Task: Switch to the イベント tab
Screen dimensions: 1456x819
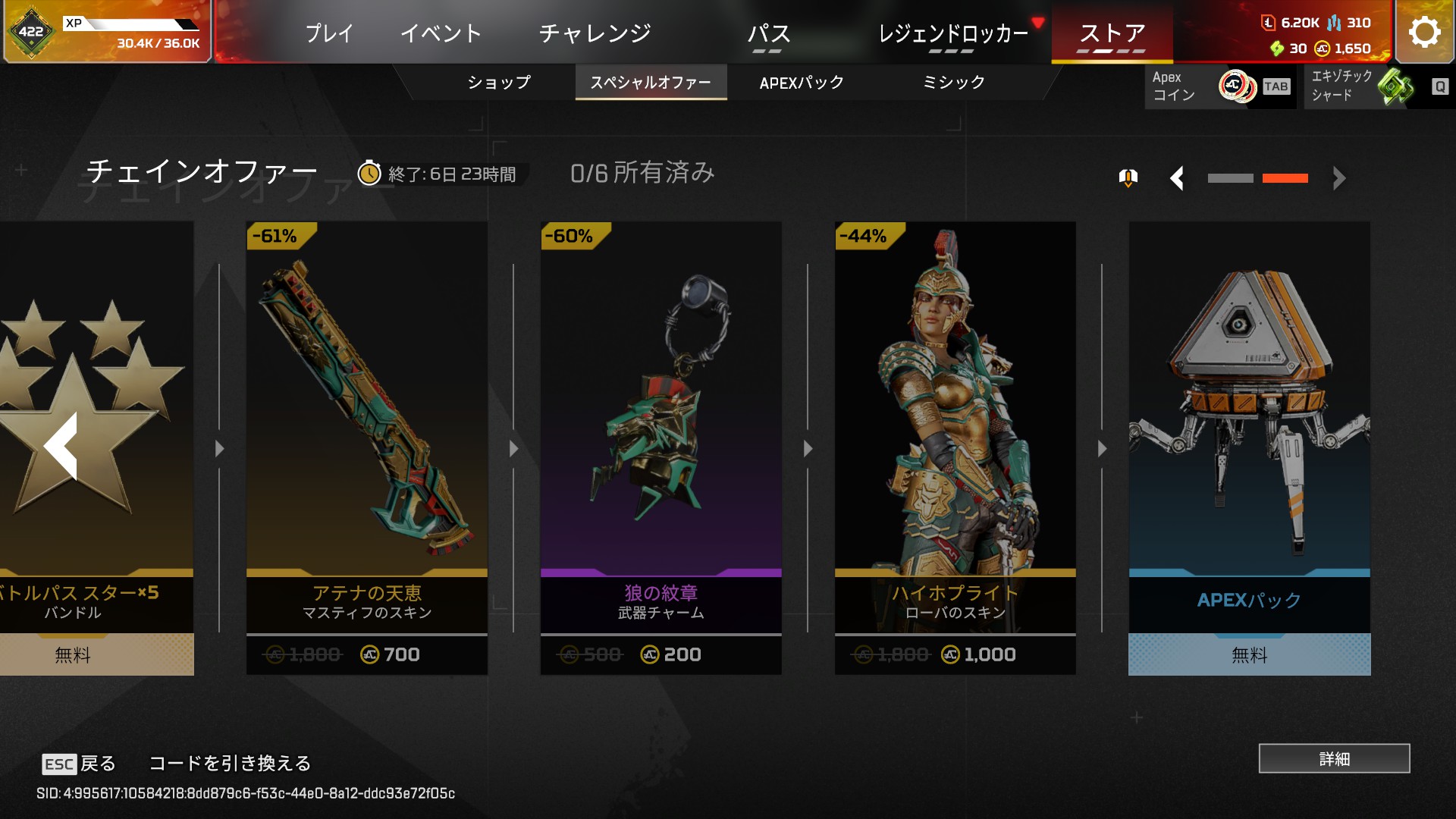Action: click(441, 33)
